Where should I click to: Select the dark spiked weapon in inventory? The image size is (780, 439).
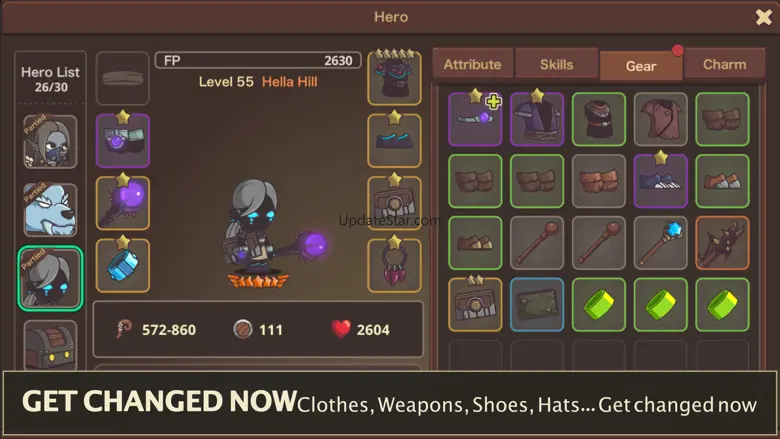coord(722,243)
